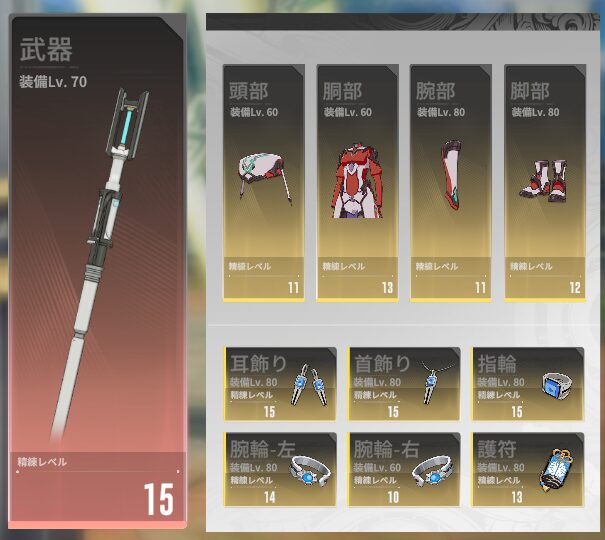Choose the 首飾り necklace slot
The width and height of the screenshot is (605, 540).
point(404,384)
